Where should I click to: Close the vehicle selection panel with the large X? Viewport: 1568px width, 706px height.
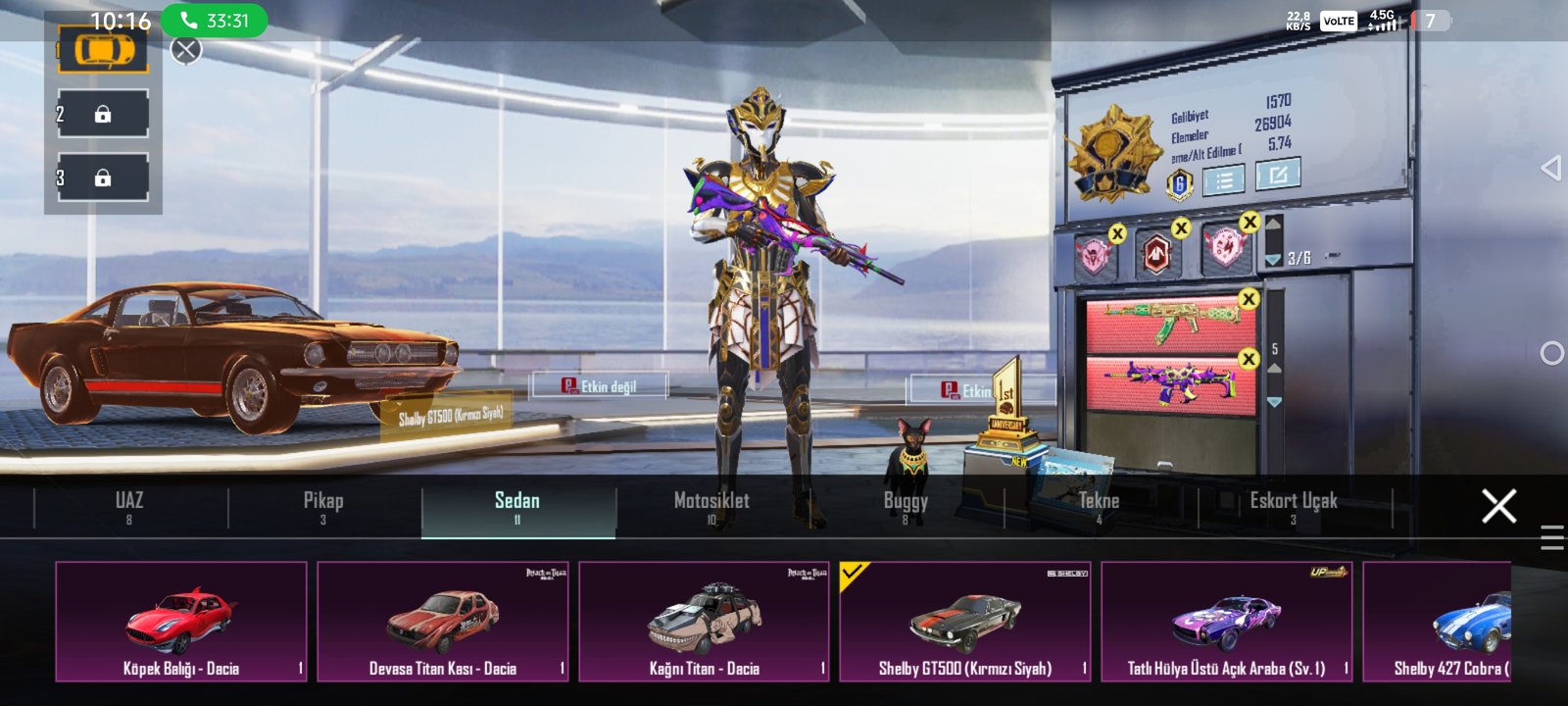coord(1498,506)
